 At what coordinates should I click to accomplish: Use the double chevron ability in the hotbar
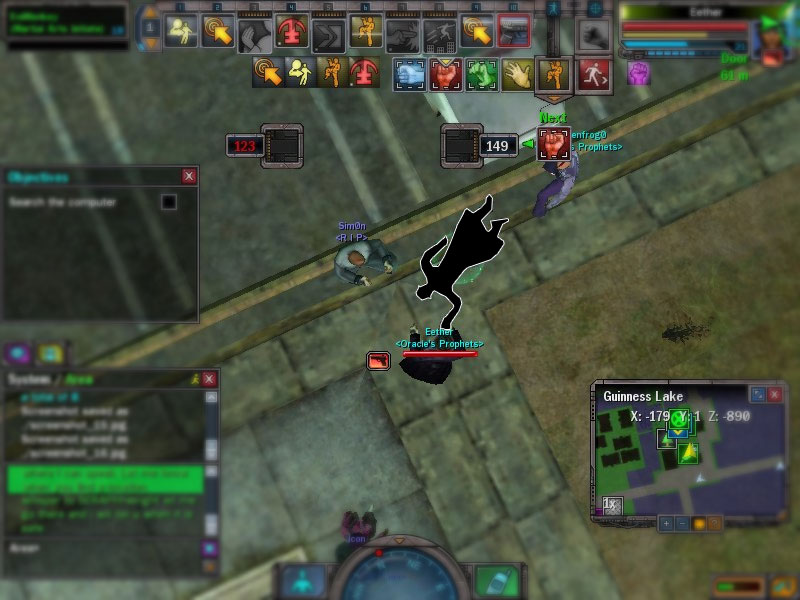pos(329,35)
